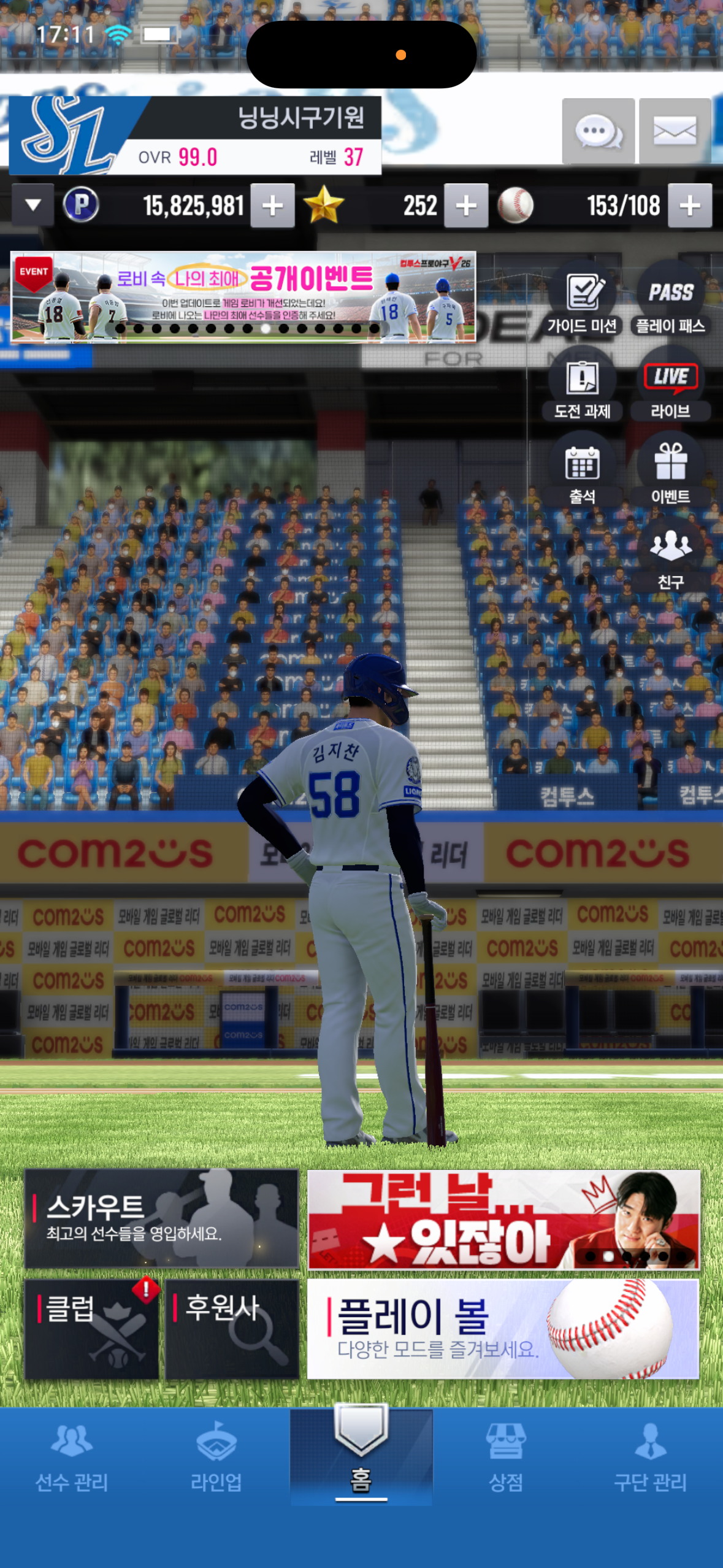Image resolution: width=723 pixels, height=1568 pixels.
Task: Open the 클럽 club menu
Action: (x=91, y=1329)
